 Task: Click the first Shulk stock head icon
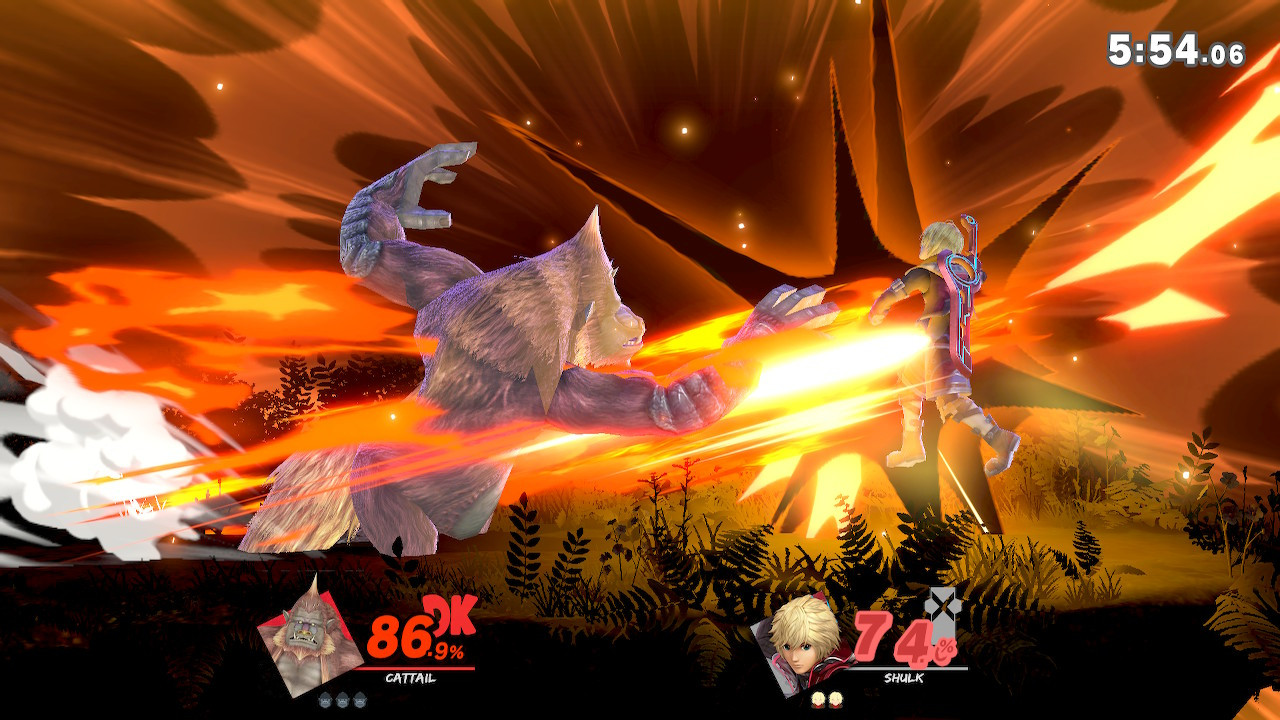click(x=819, y=700)
